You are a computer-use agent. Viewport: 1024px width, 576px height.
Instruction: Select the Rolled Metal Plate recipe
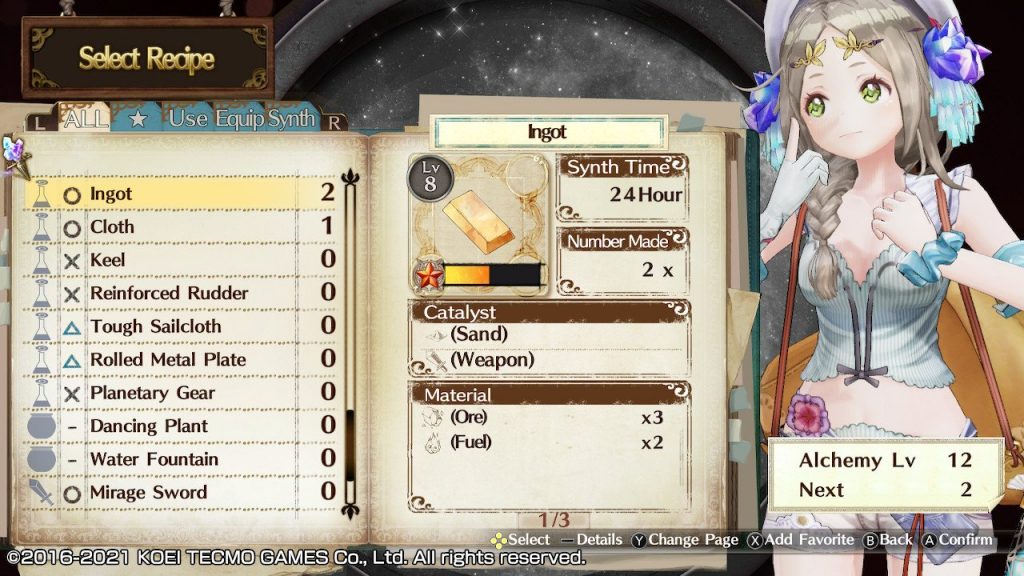pos(180,359)
